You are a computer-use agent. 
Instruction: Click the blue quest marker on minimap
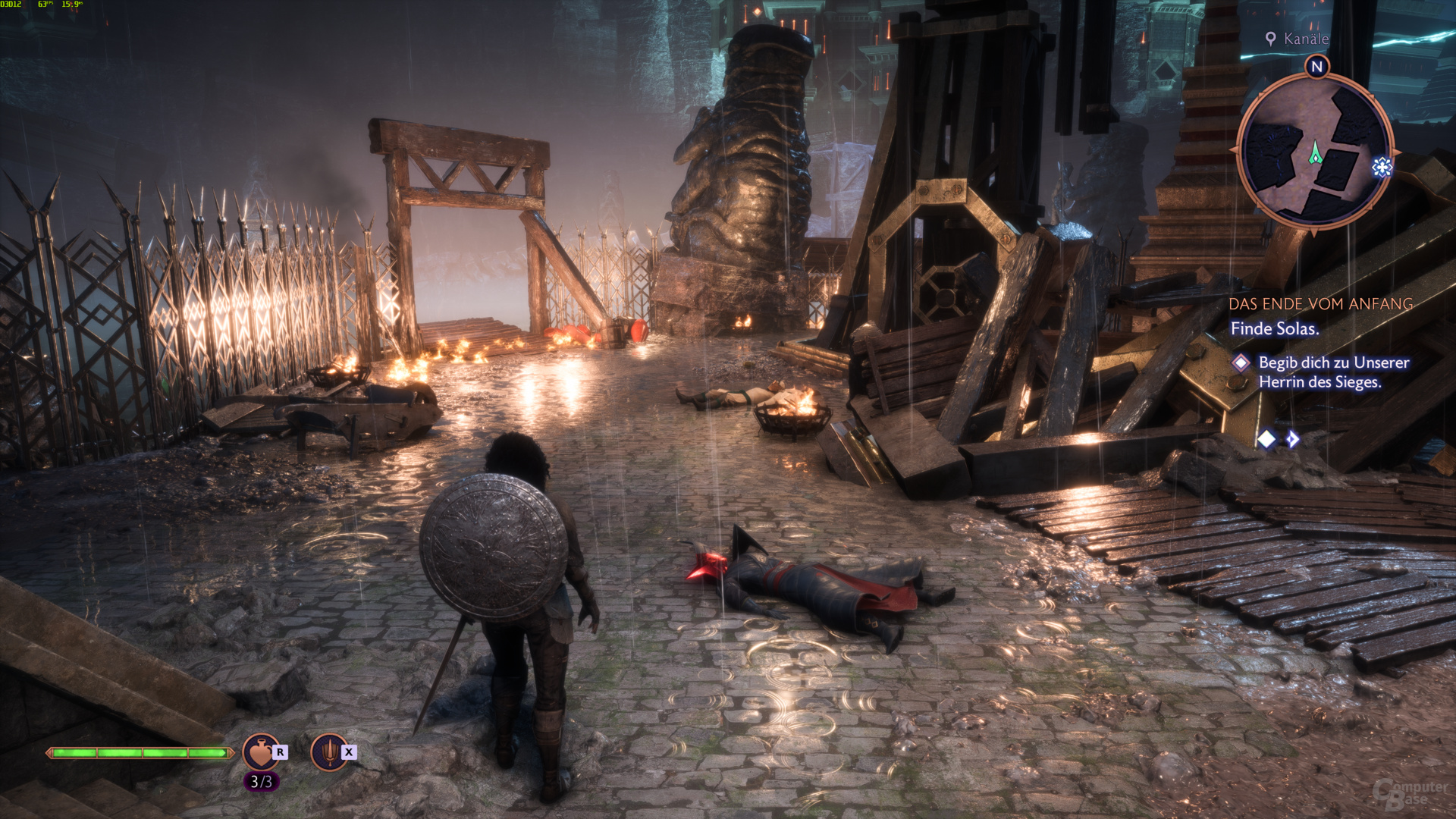[1382, 167]
